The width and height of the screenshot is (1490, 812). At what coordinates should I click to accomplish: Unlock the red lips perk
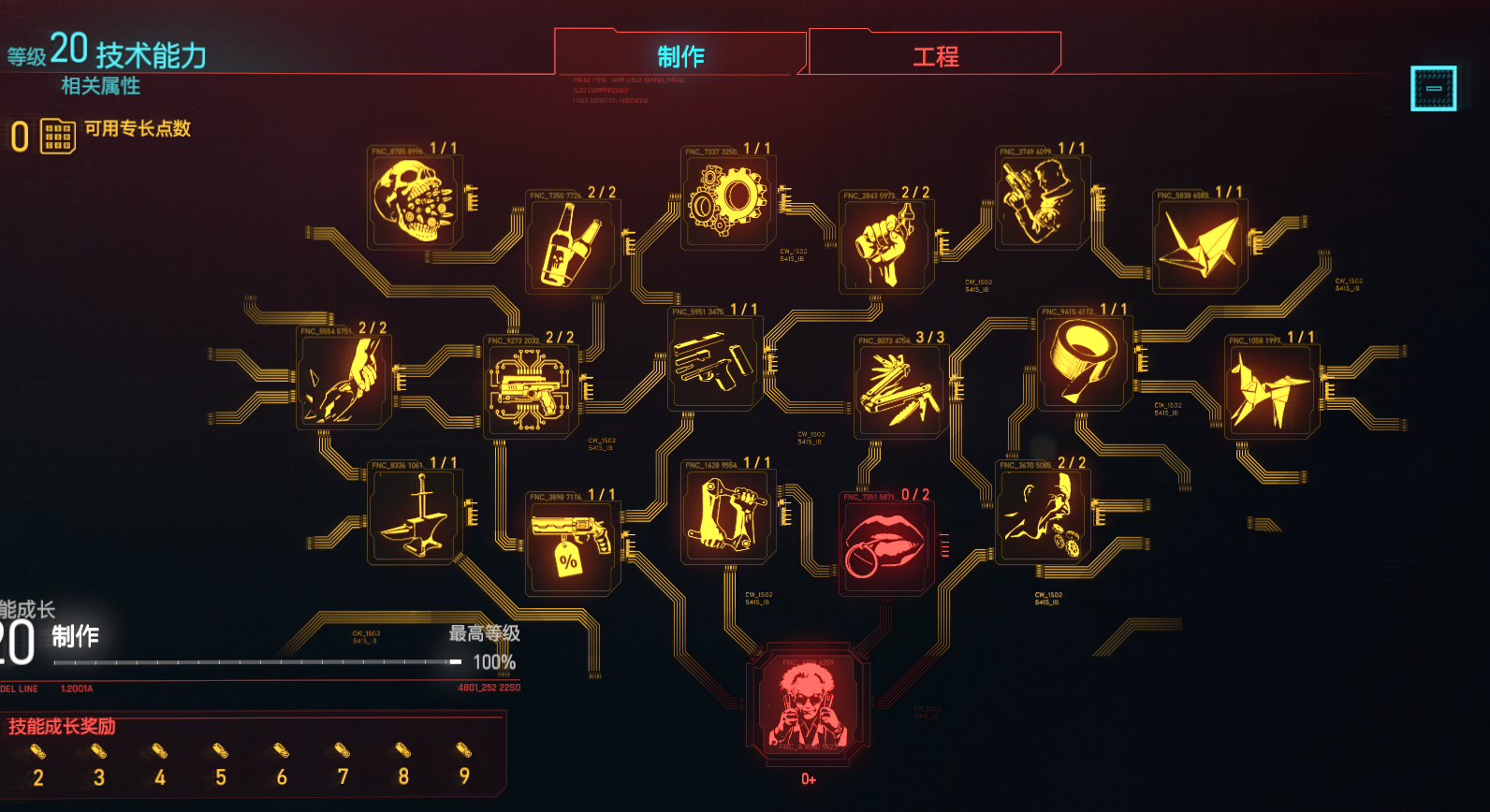pyautogui.click(x=884, y=545)
